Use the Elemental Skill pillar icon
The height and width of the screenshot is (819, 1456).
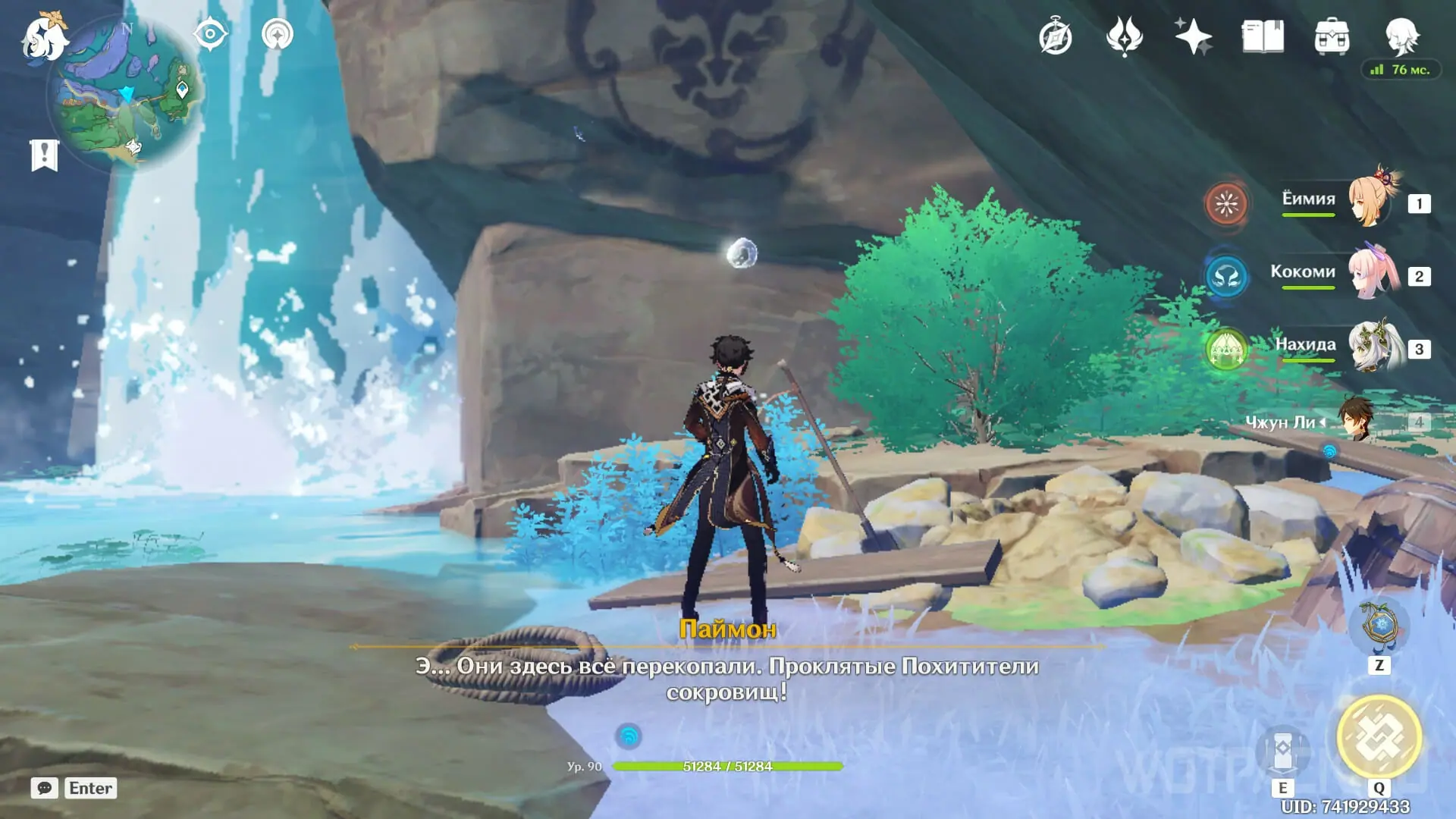click(1282, 750)
